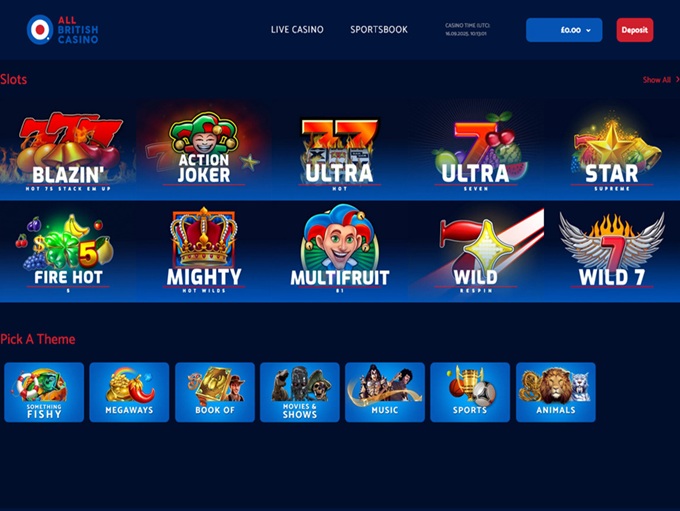
Task: Open the Wild 7 slot game
Action: click(x=611, y=252)
